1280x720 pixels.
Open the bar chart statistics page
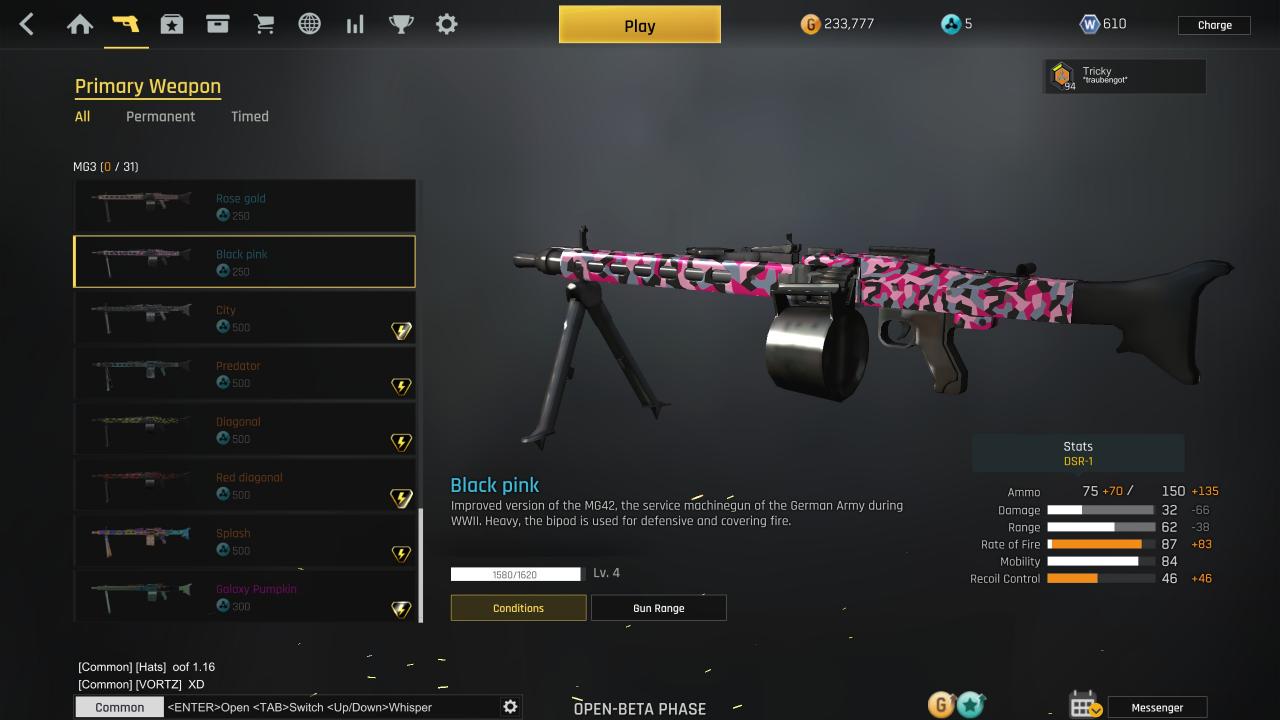click(355, 25)
